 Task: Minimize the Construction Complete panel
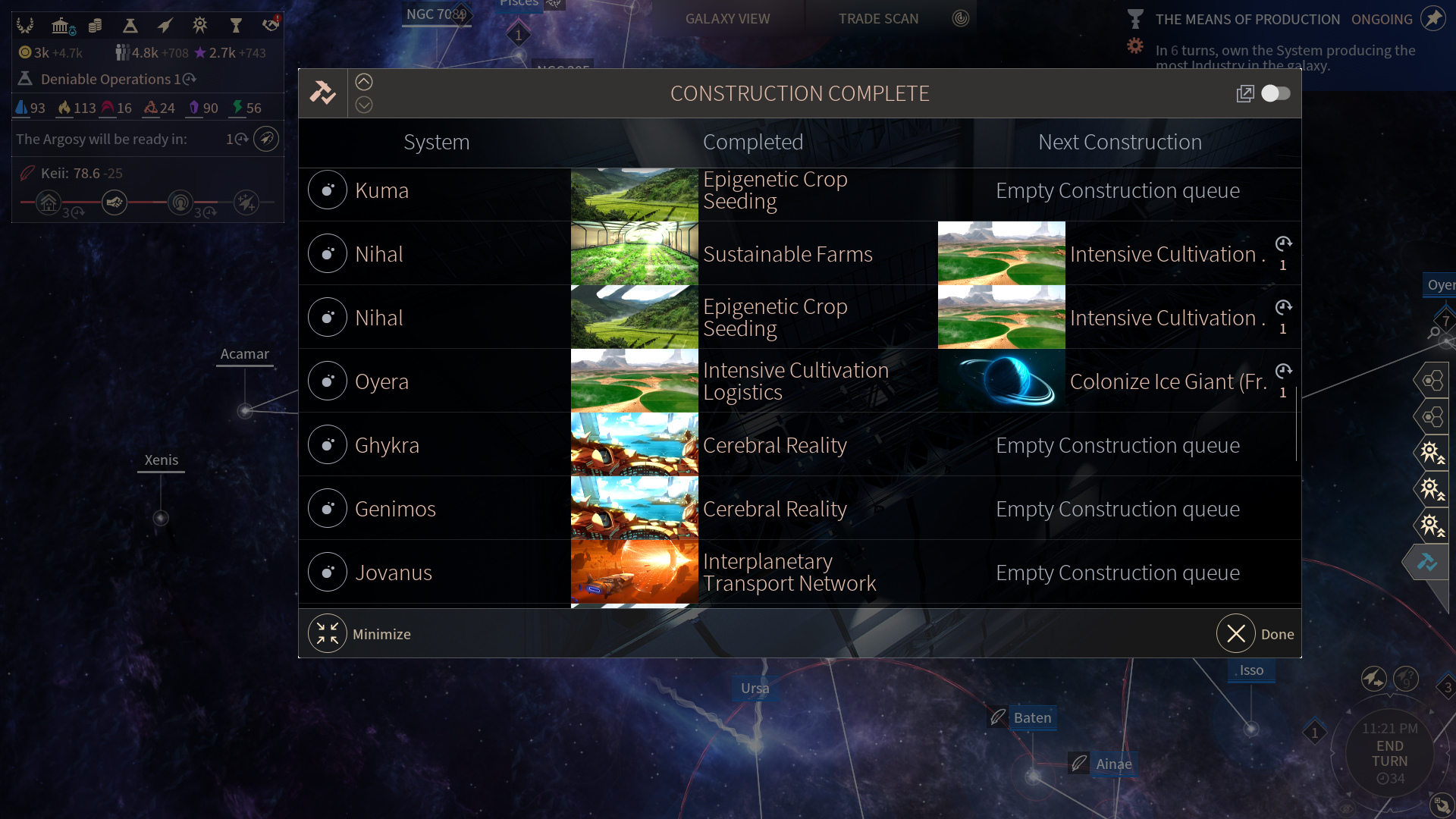pos(328,634)
